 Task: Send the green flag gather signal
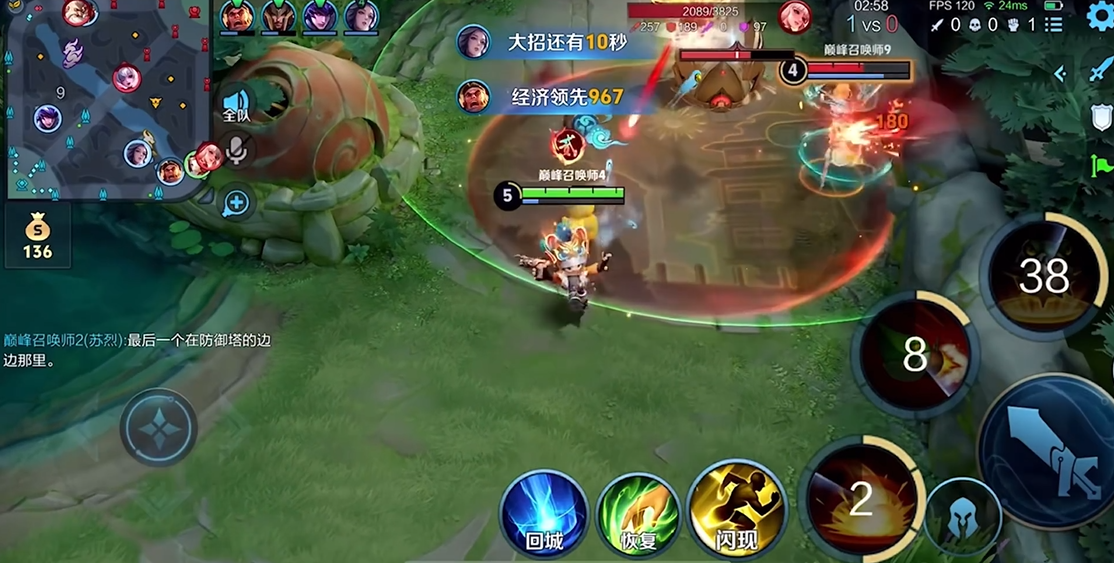[1101, 165]
